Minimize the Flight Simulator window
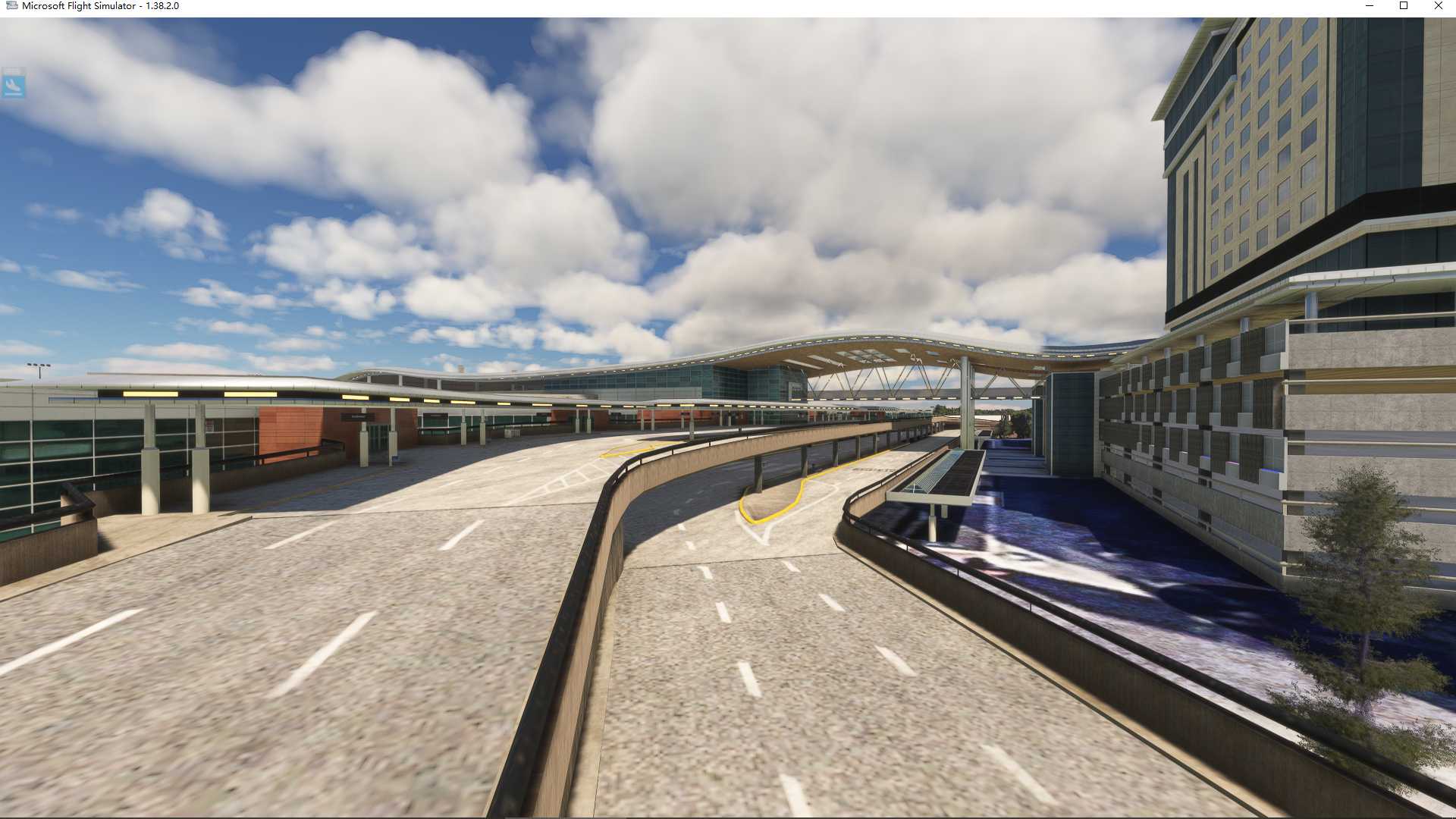The image size is (1456, 819). [x=1369, y=6]
